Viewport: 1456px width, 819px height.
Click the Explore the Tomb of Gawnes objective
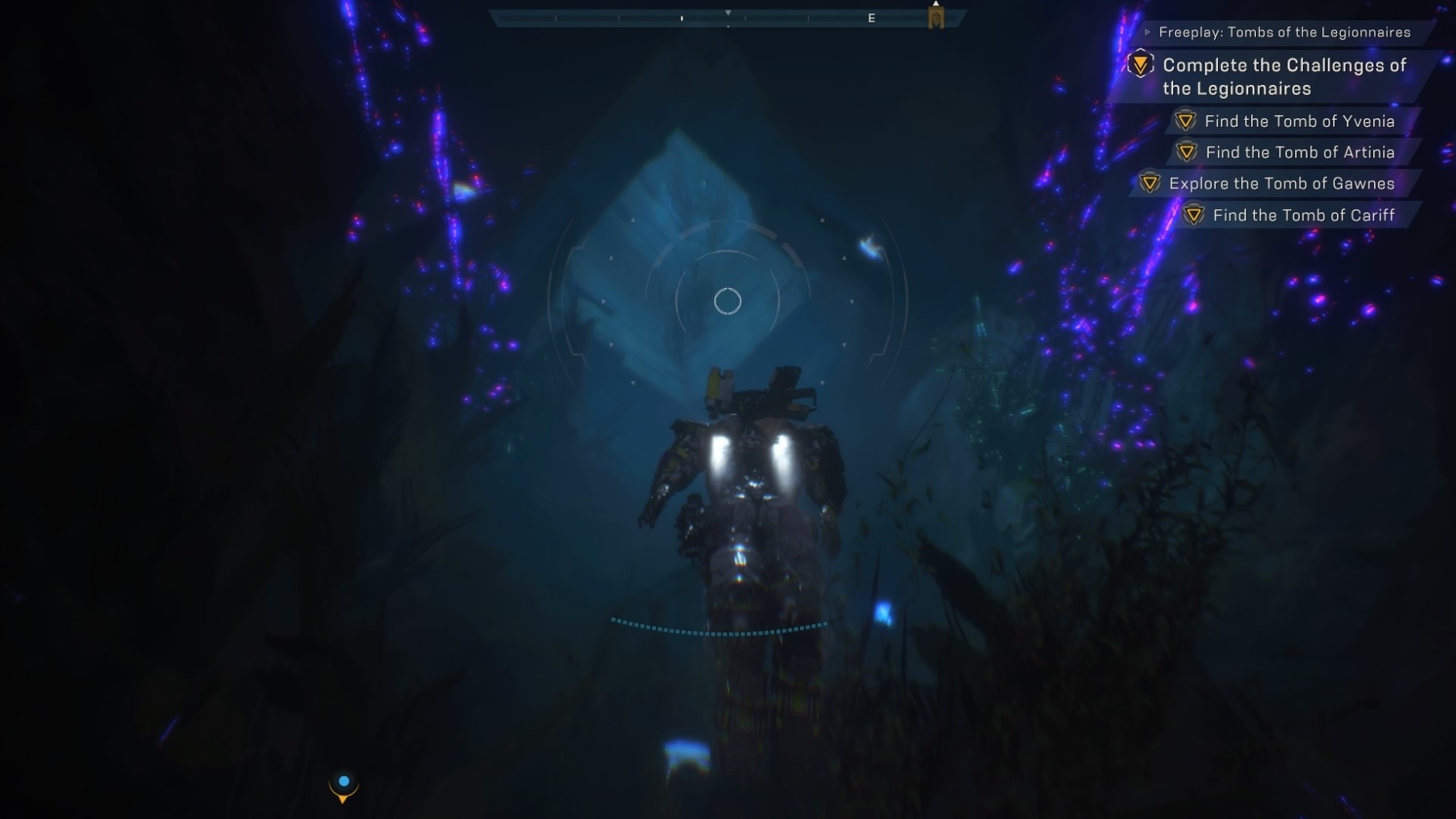(x=1281, y=184)
